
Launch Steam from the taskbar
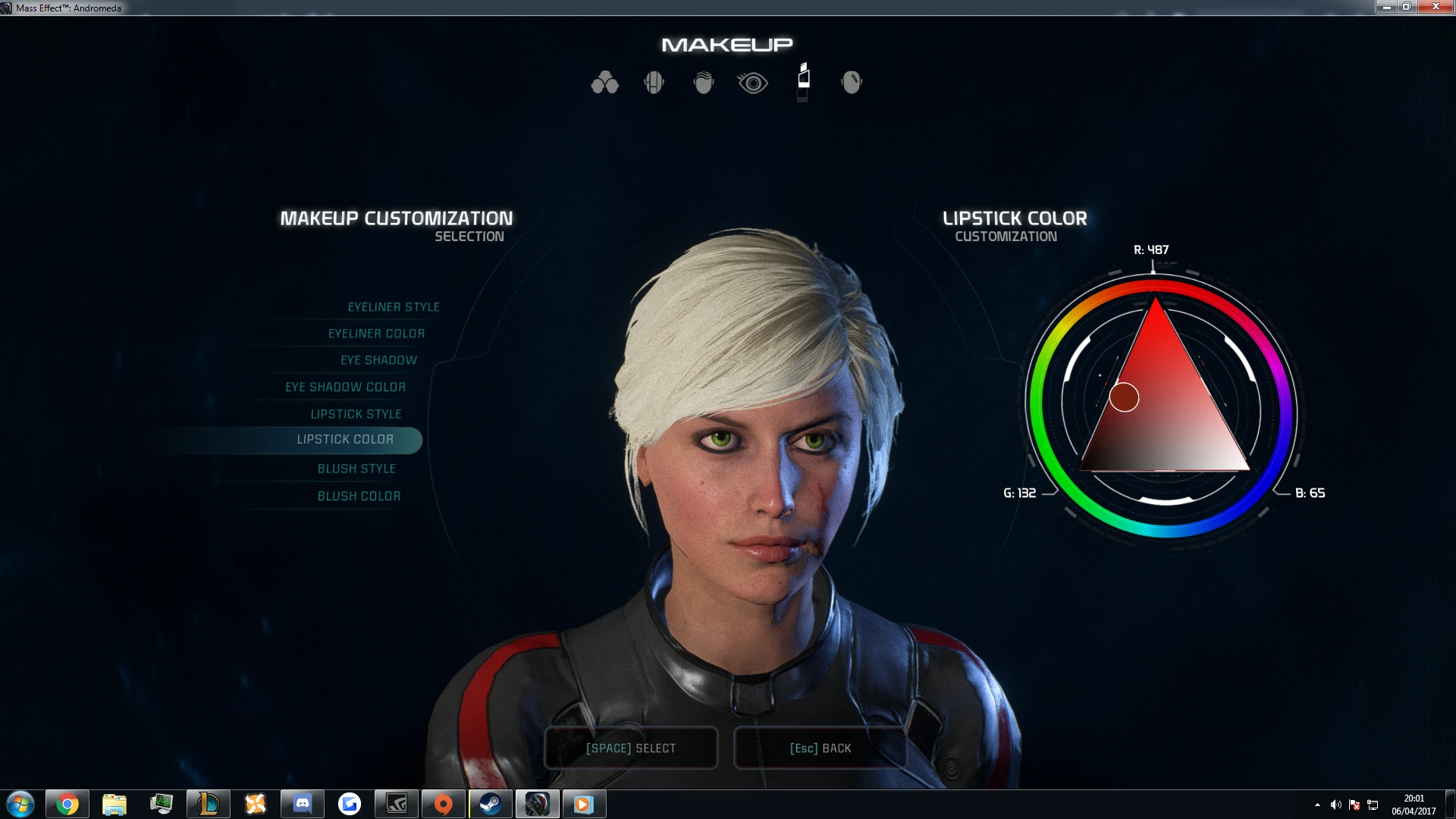tap(491, 803)
